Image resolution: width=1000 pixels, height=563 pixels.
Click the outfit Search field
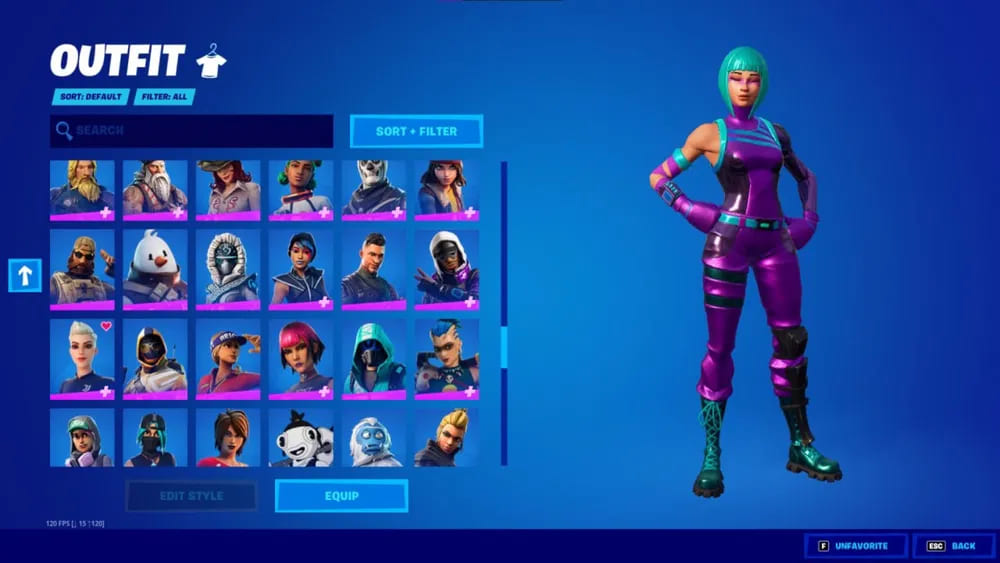pyautogui.click(x=192, y=131)
